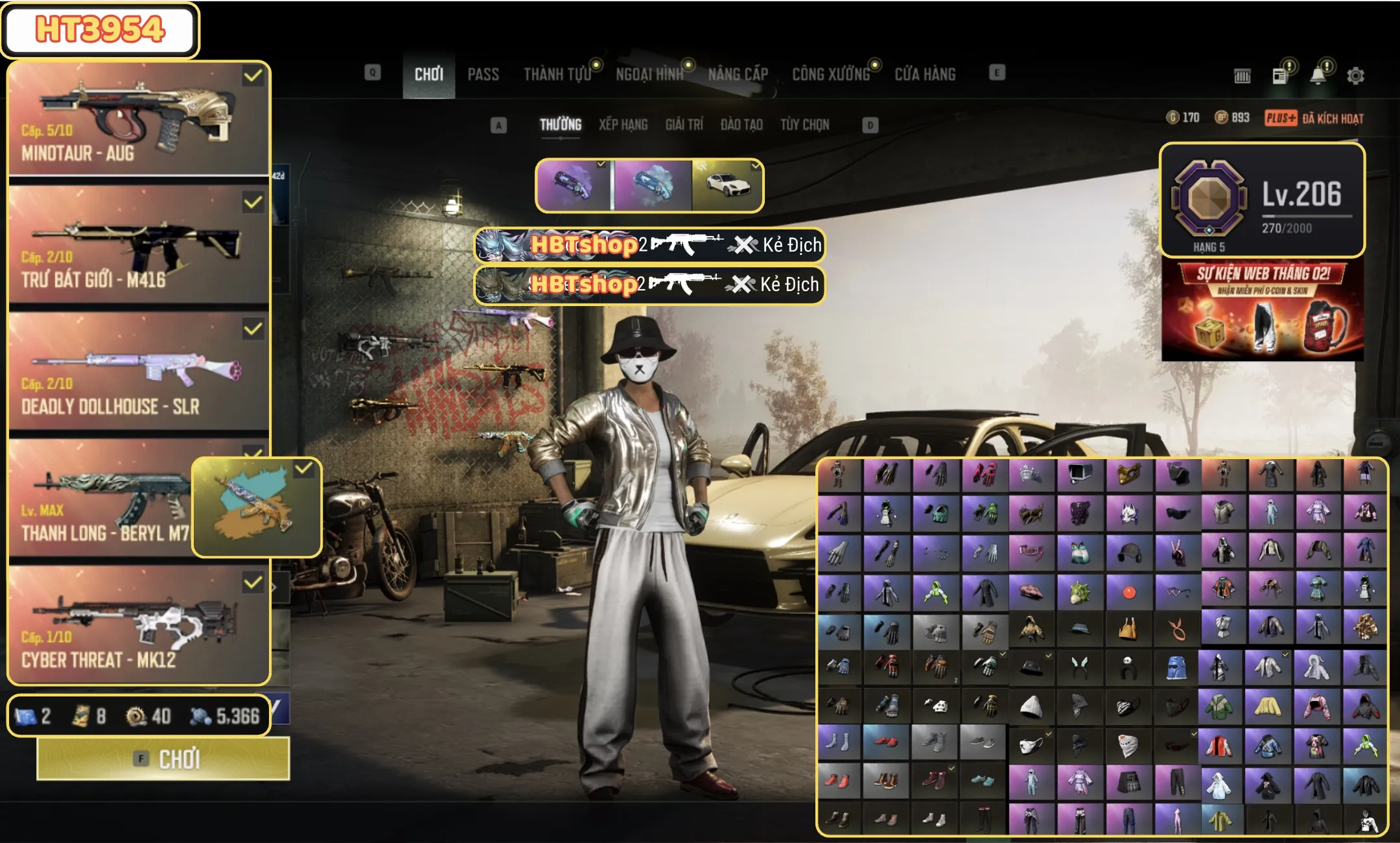The image size is (1400, 843).
Task: Open the CỬA HÀNG store tab
Action: 925,75
